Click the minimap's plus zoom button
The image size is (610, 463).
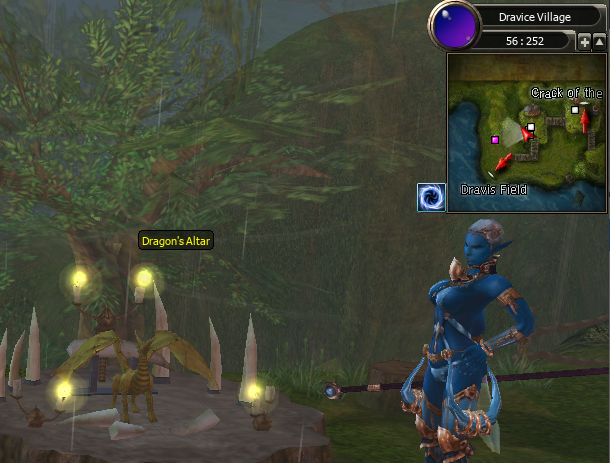tap(584, 42)
